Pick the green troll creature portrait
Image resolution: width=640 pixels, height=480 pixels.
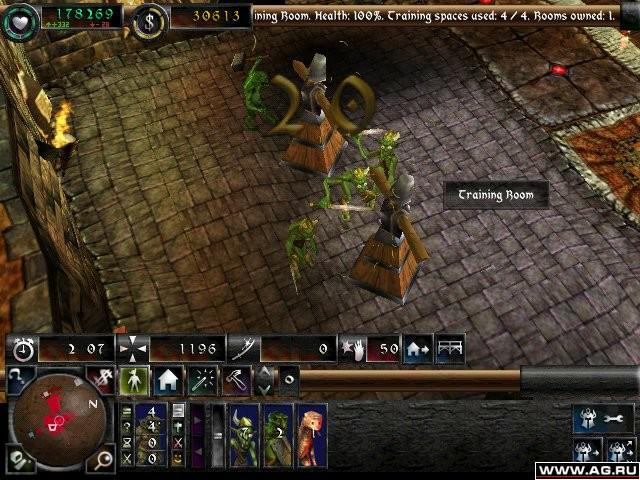278,436
